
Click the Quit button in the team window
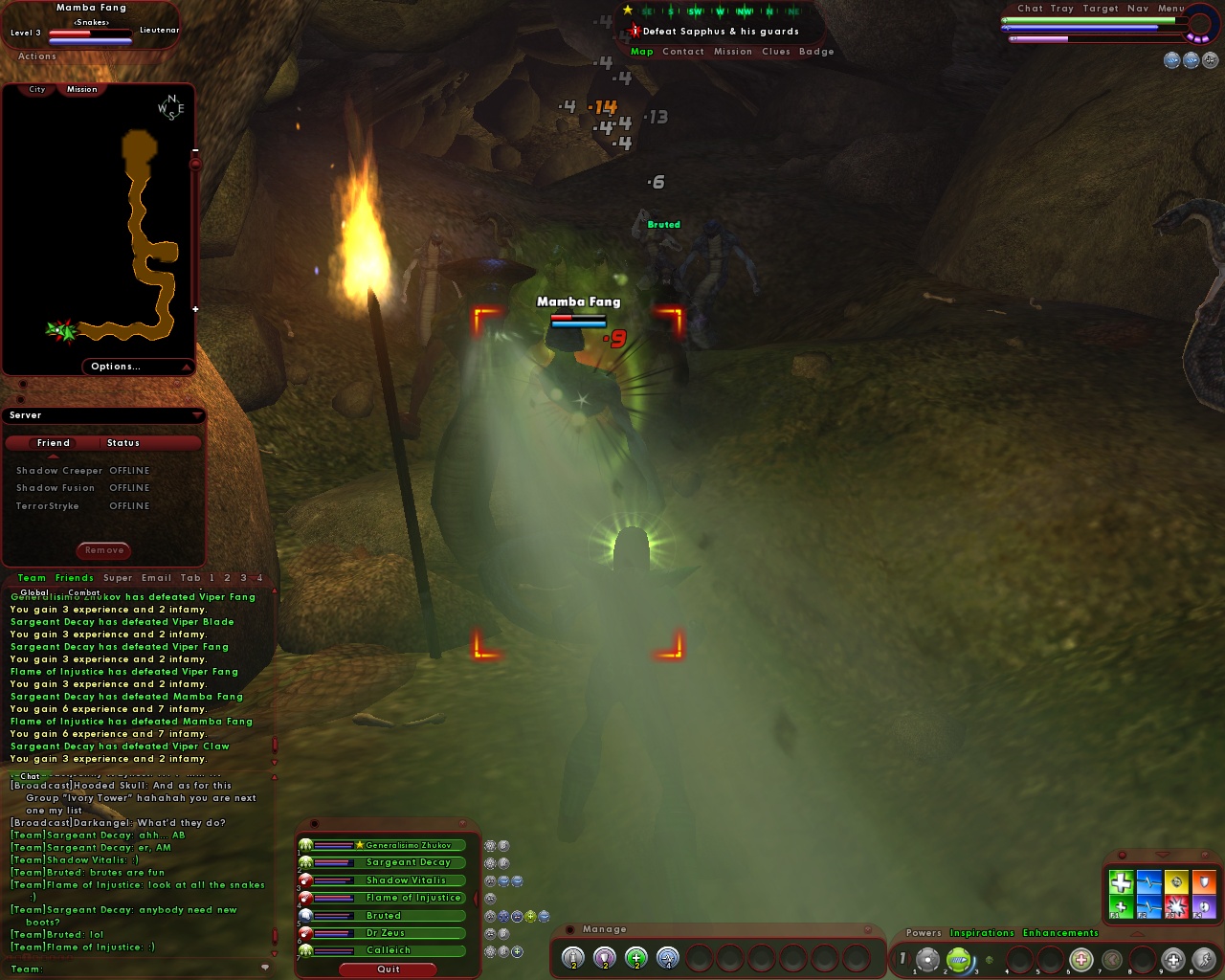(x=387, y=969)
